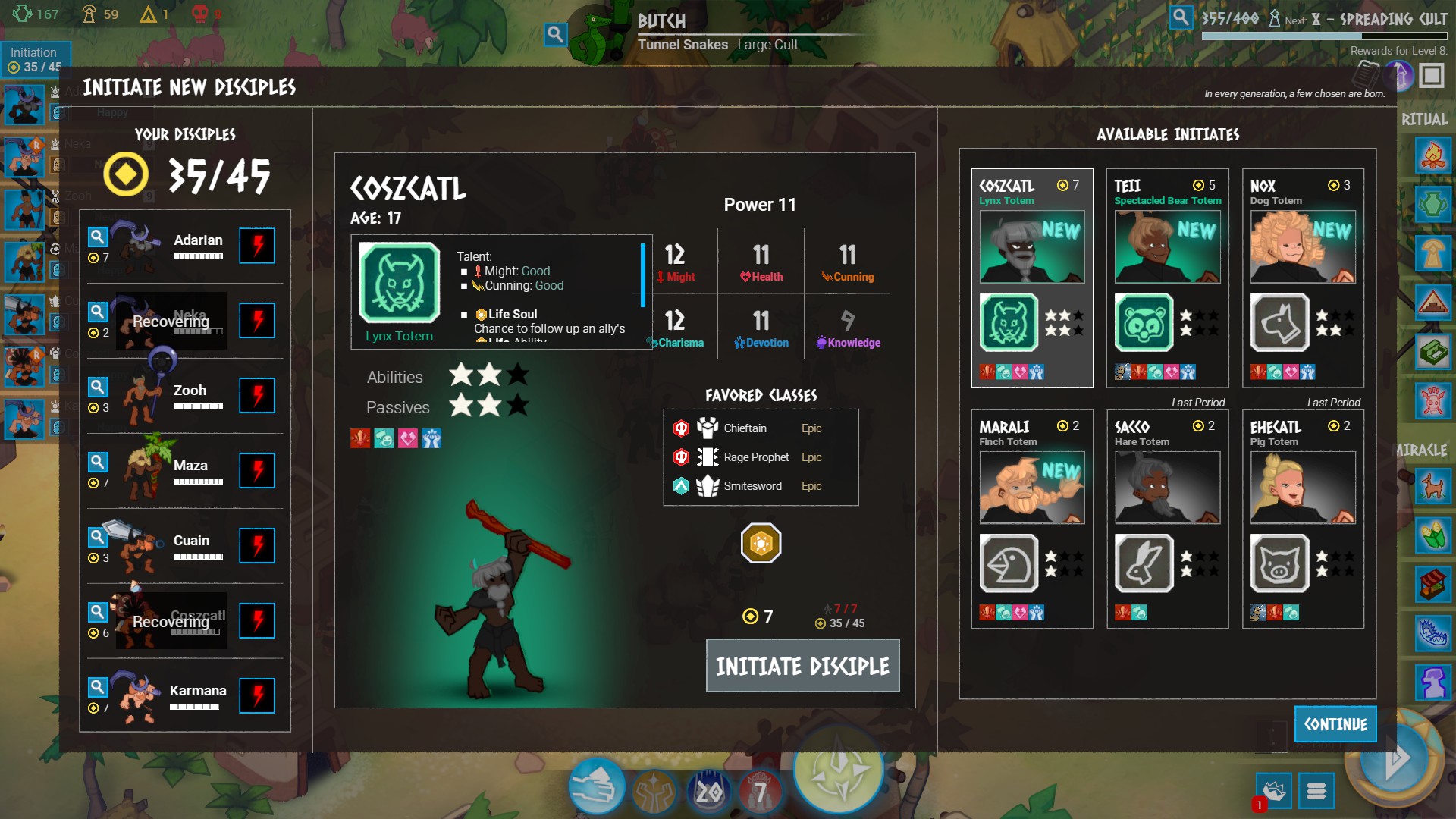The height and width of the screenshot is (819, 1456).
Task: Choose the Ehecatl Pig Totem initiate card
Action: tap(1302, 519)
